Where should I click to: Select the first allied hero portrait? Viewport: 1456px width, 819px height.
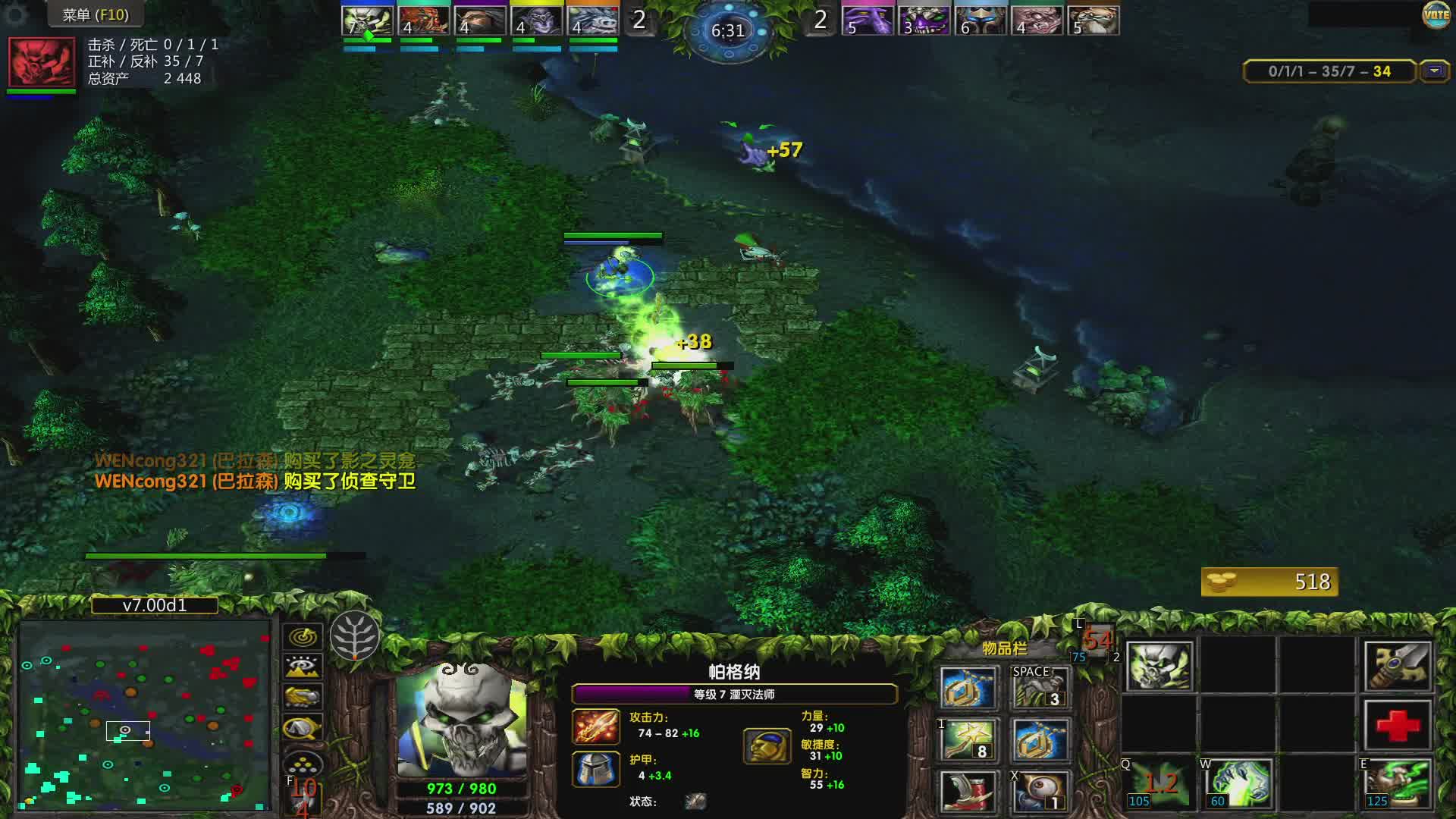coord(367,21)
